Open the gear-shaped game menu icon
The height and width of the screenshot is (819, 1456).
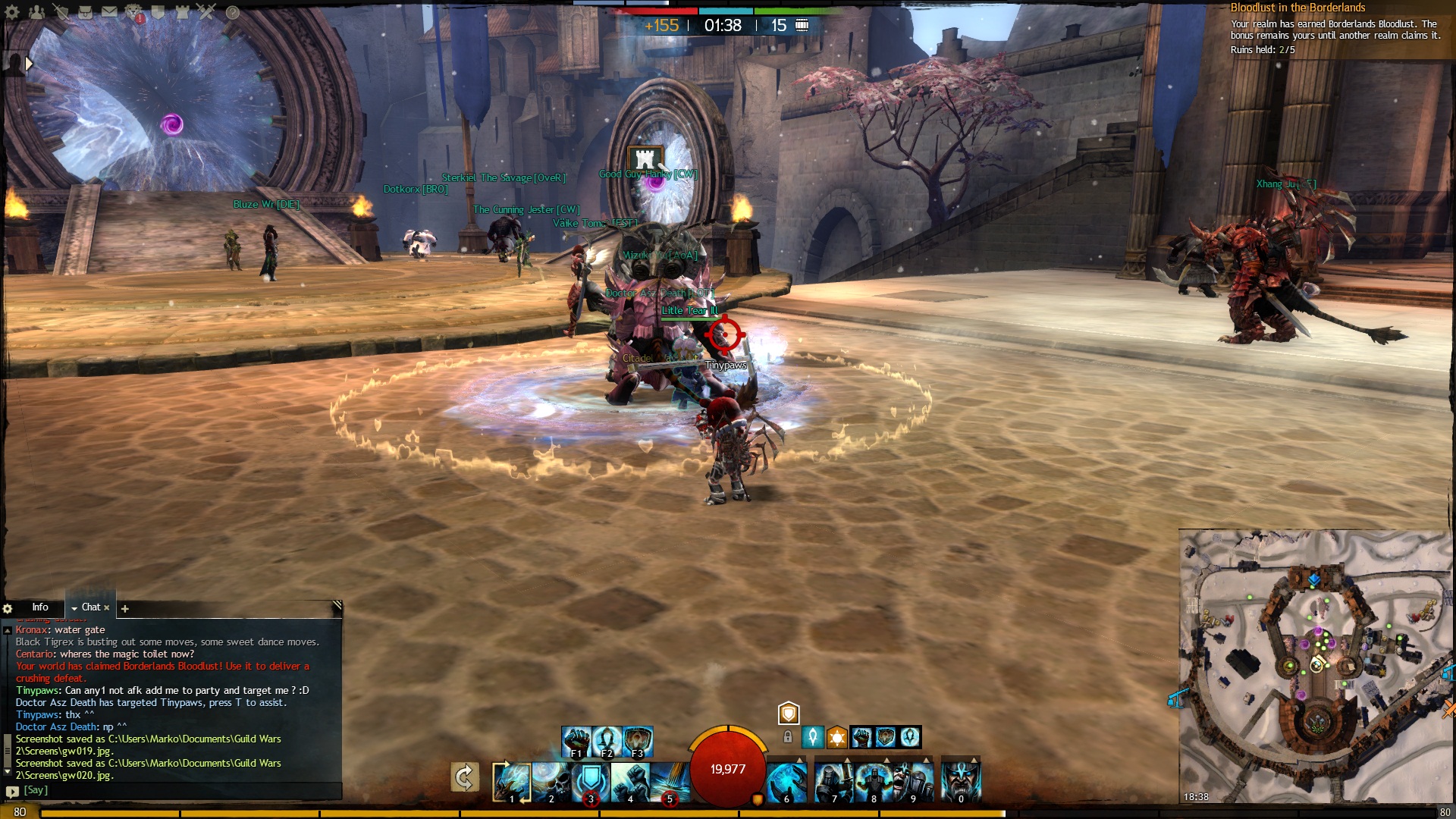(x=12, y=11)
